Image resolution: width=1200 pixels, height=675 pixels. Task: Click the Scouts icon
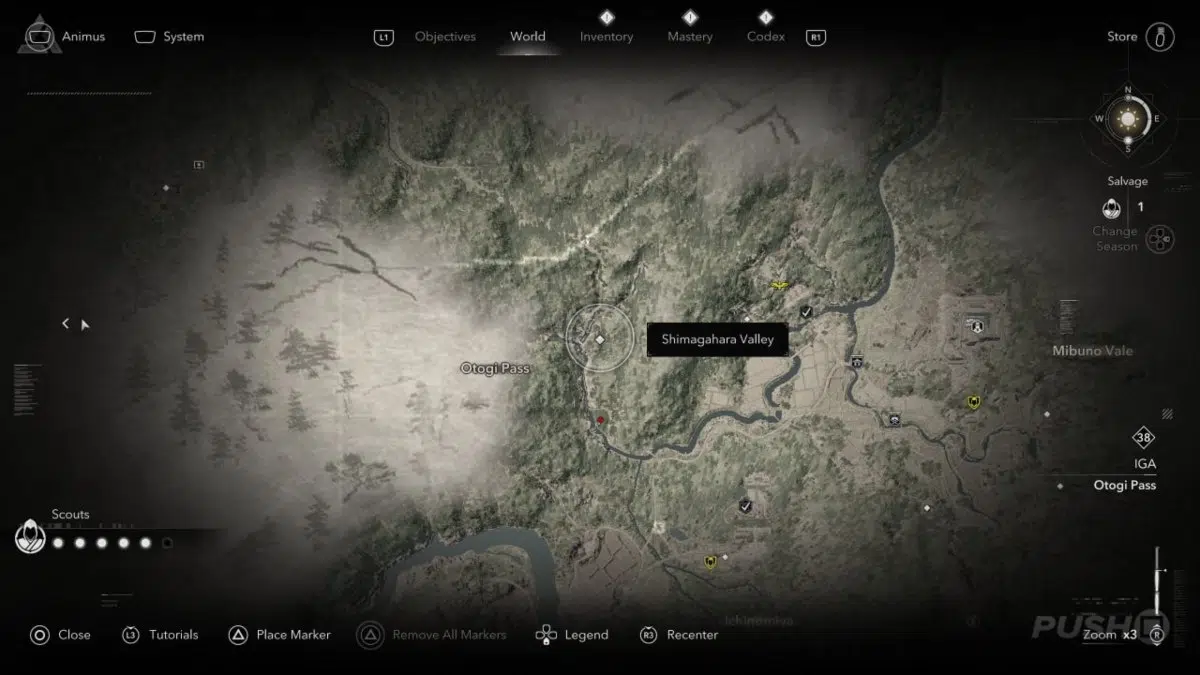point(31,538)
